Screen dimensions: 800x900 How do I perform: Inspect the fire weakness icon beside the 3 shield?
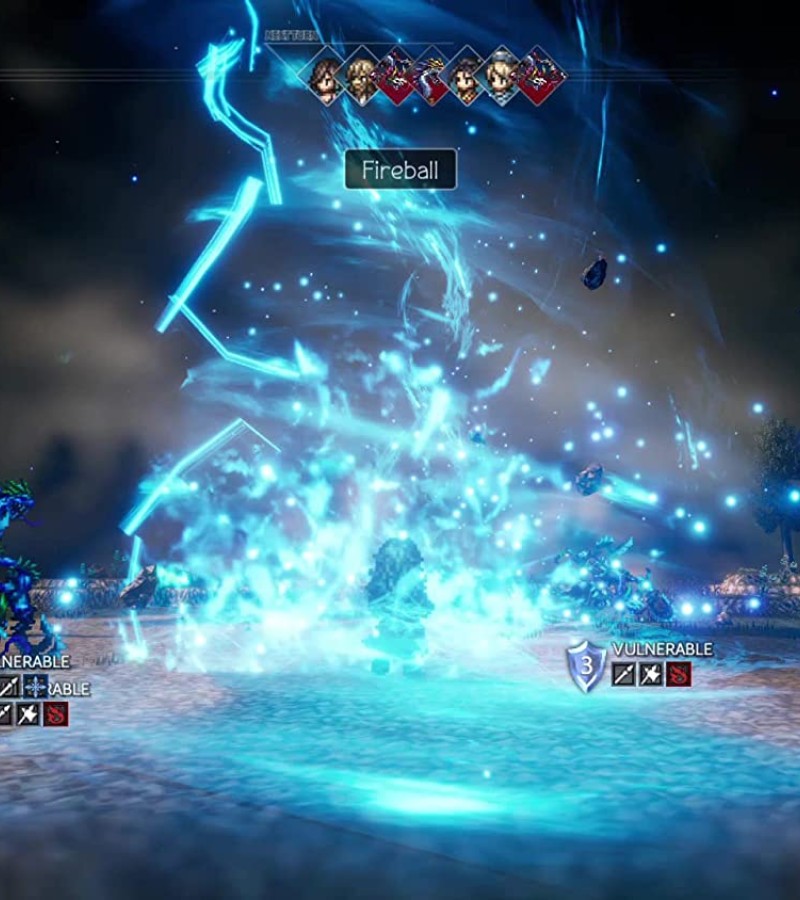click(x=678, y=674)
